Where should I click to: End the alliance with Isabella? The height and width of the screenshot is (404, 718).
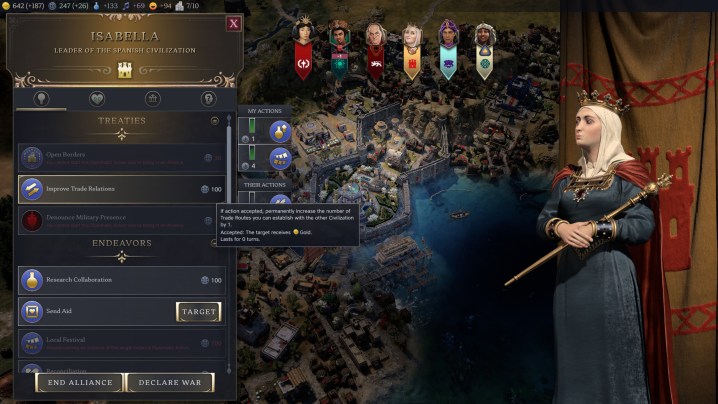tap(80, 382)
